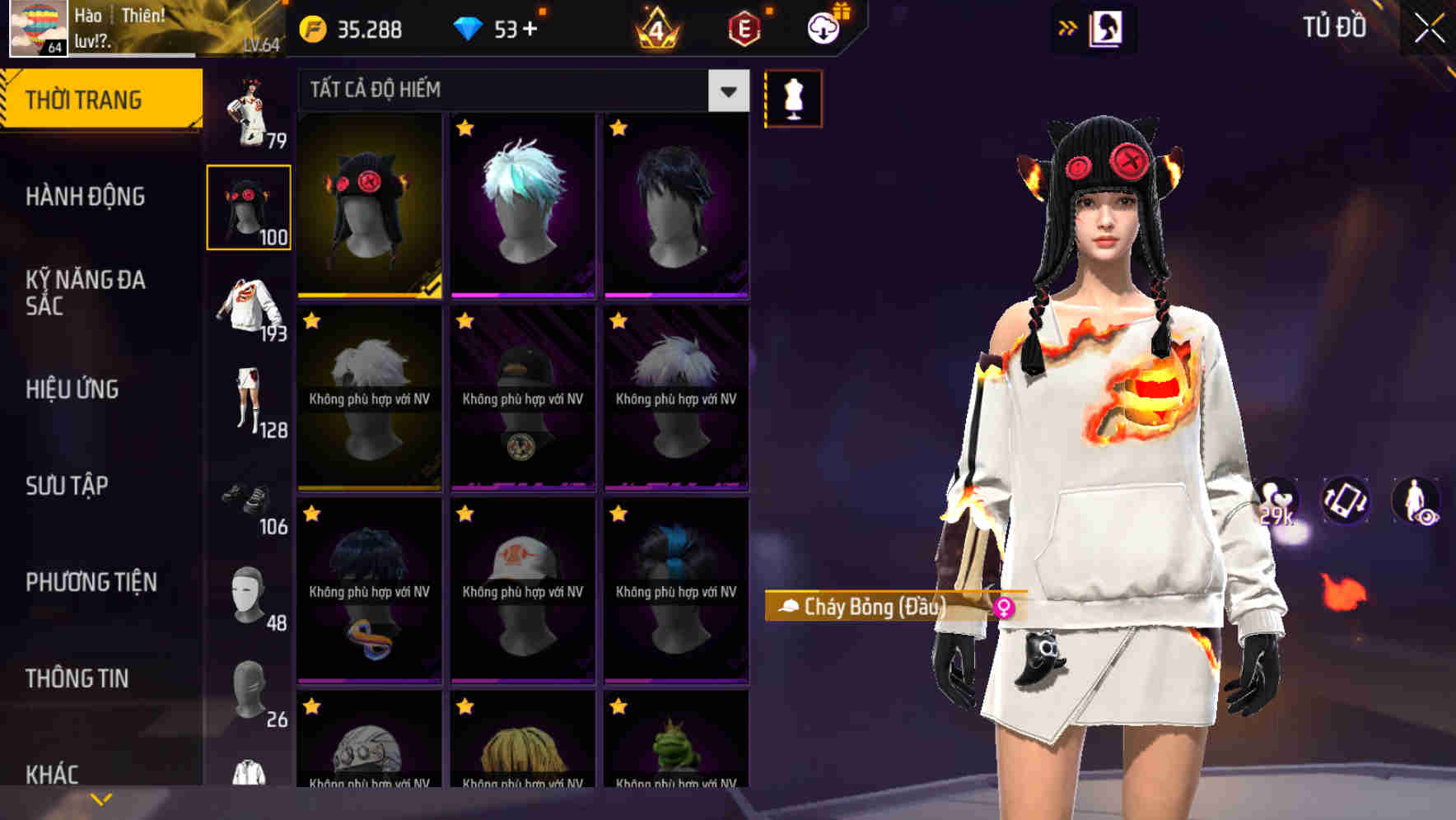Viewport: 1456px width, 820px height.
Task: Click the Cháy Bỏng (Đầu) item name label
Action: point(877,606)
